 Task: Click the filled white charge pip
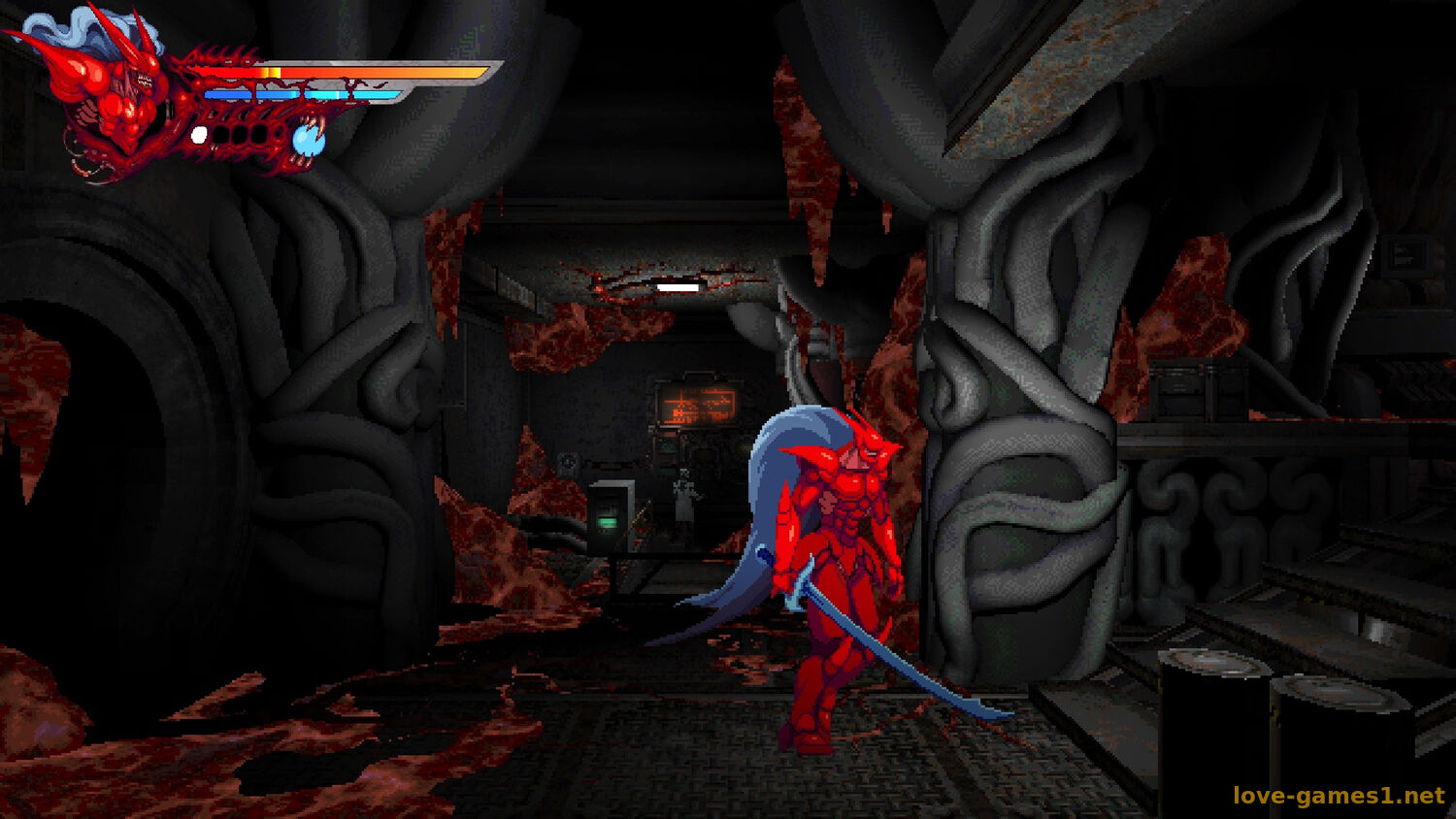tap(199, 135)
